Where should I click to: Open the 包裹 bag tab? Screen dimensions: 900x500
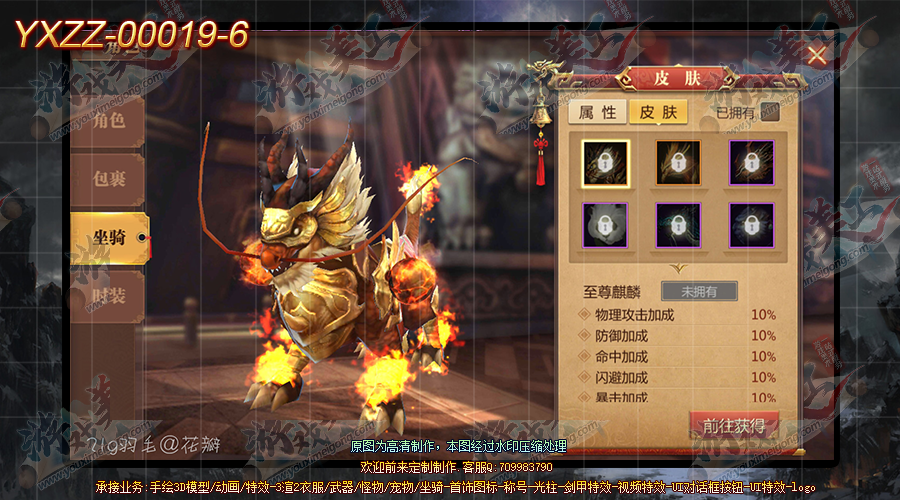(x=109, y=180)
